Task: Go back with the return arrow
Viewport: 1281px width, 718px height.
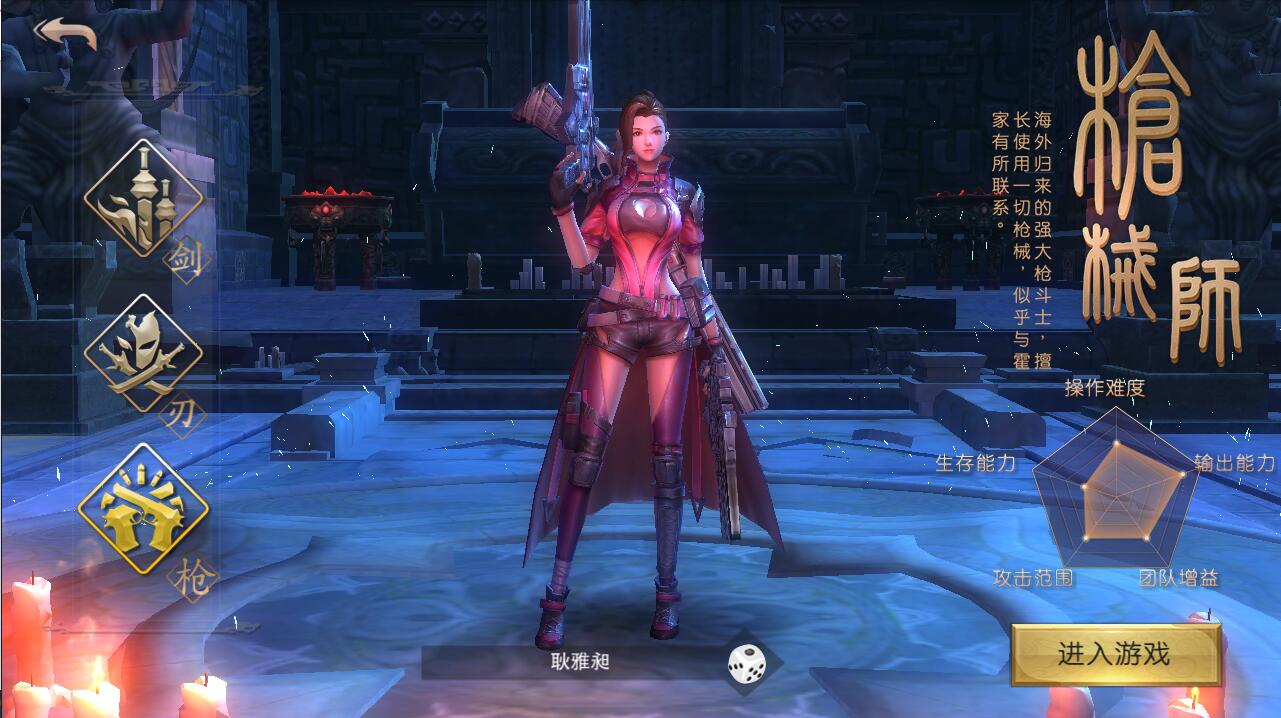Action: point(65,32)
